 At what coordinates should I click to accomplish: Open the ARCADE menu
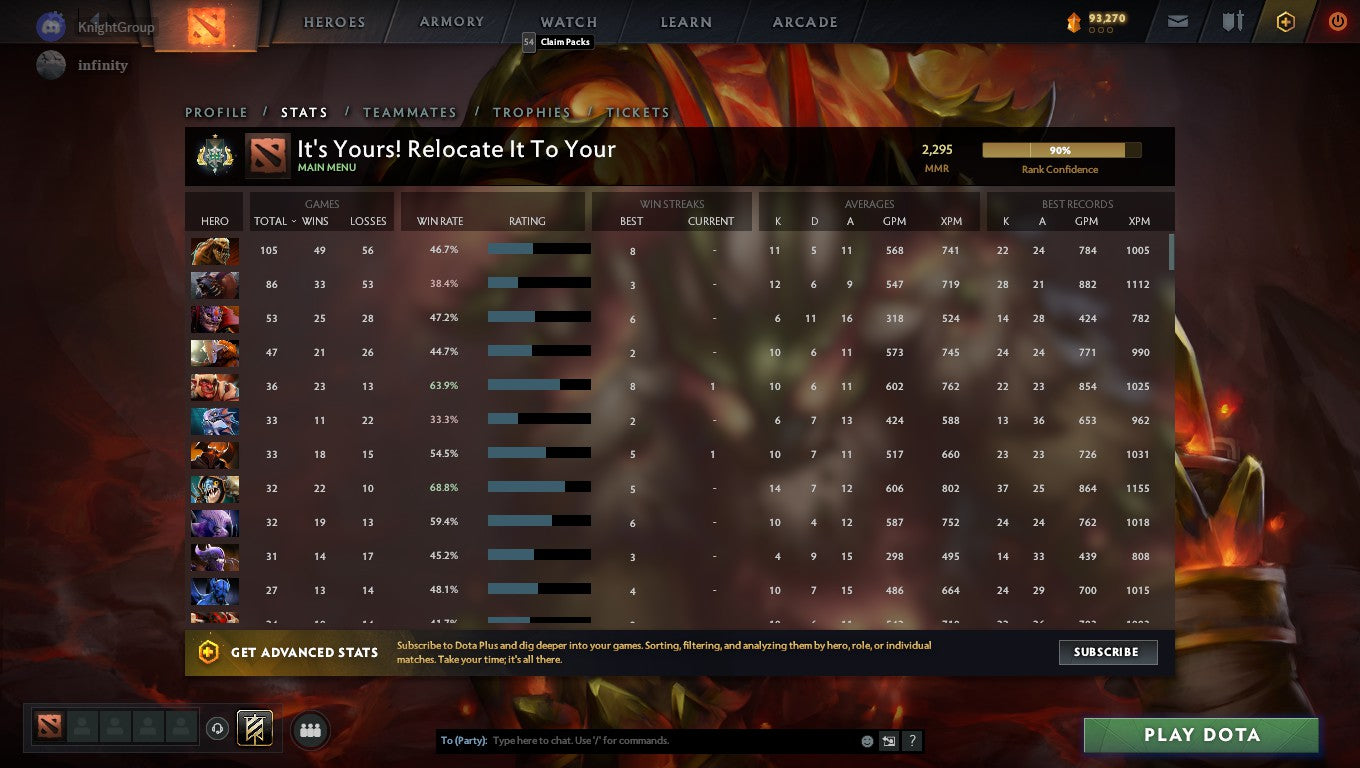pos(803,21)
